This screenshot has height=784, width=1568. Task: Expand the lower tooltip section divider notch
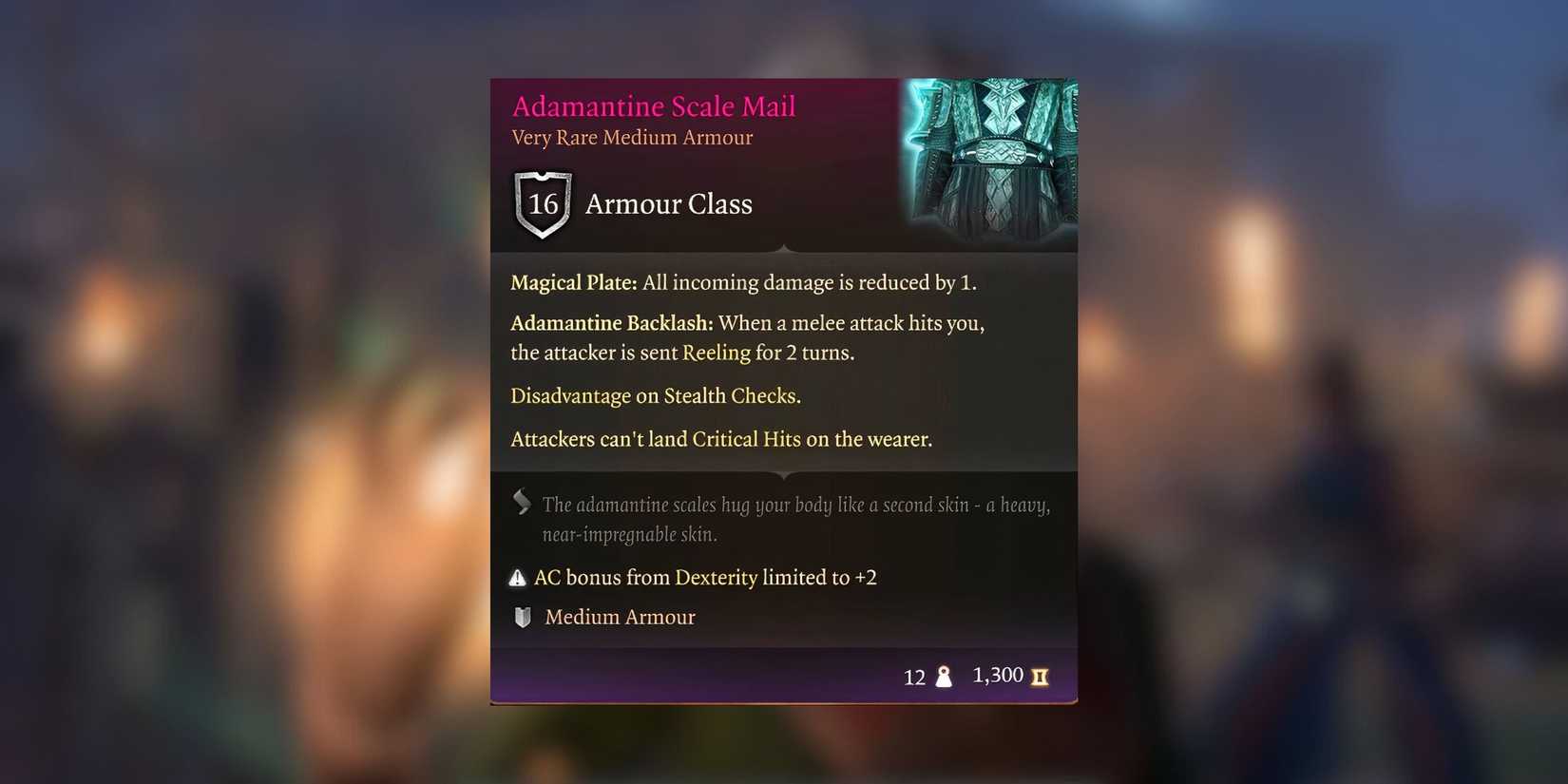tap(783, 476)
